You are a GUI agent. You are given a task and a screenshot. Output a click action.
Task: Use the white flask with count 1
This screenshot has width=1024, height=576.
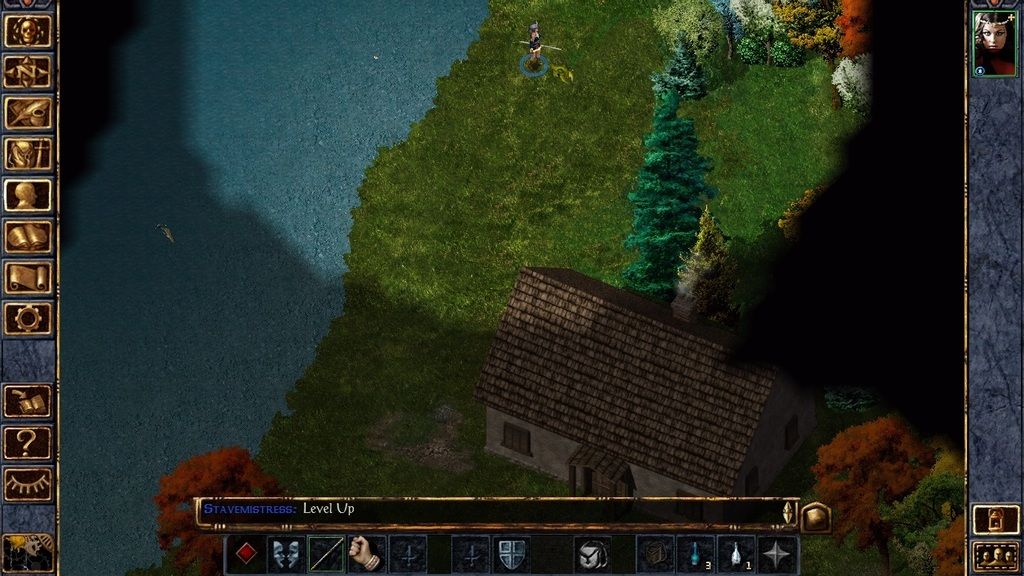click(x=736, y=554)
